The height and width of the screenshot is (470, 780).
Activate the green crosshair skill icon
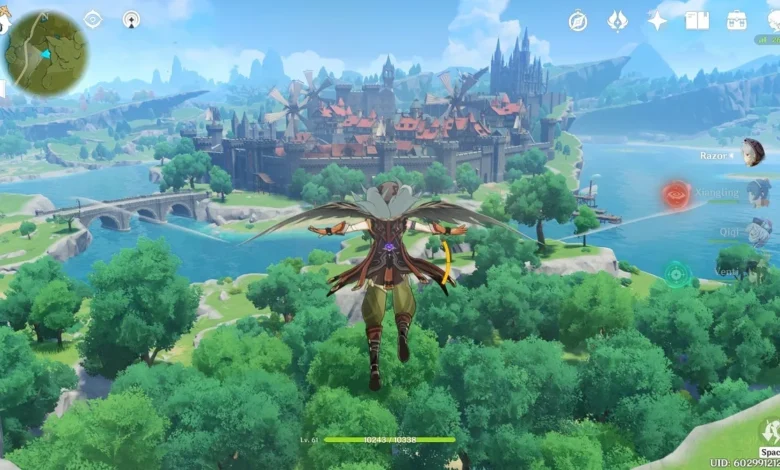click(x=677, y=273)
